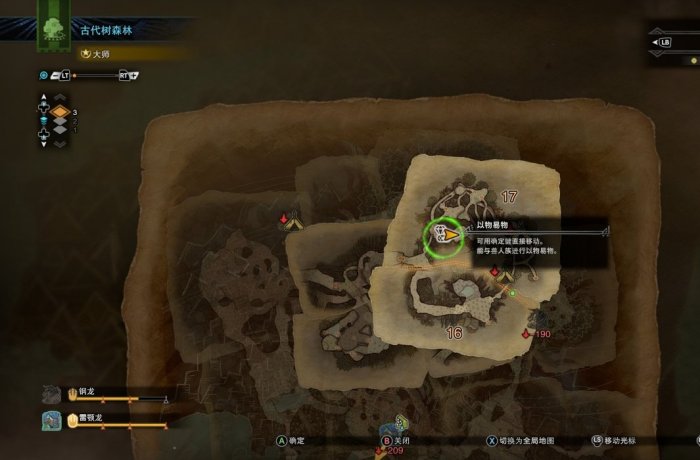Click the floor level up arrow

(60, 98)
